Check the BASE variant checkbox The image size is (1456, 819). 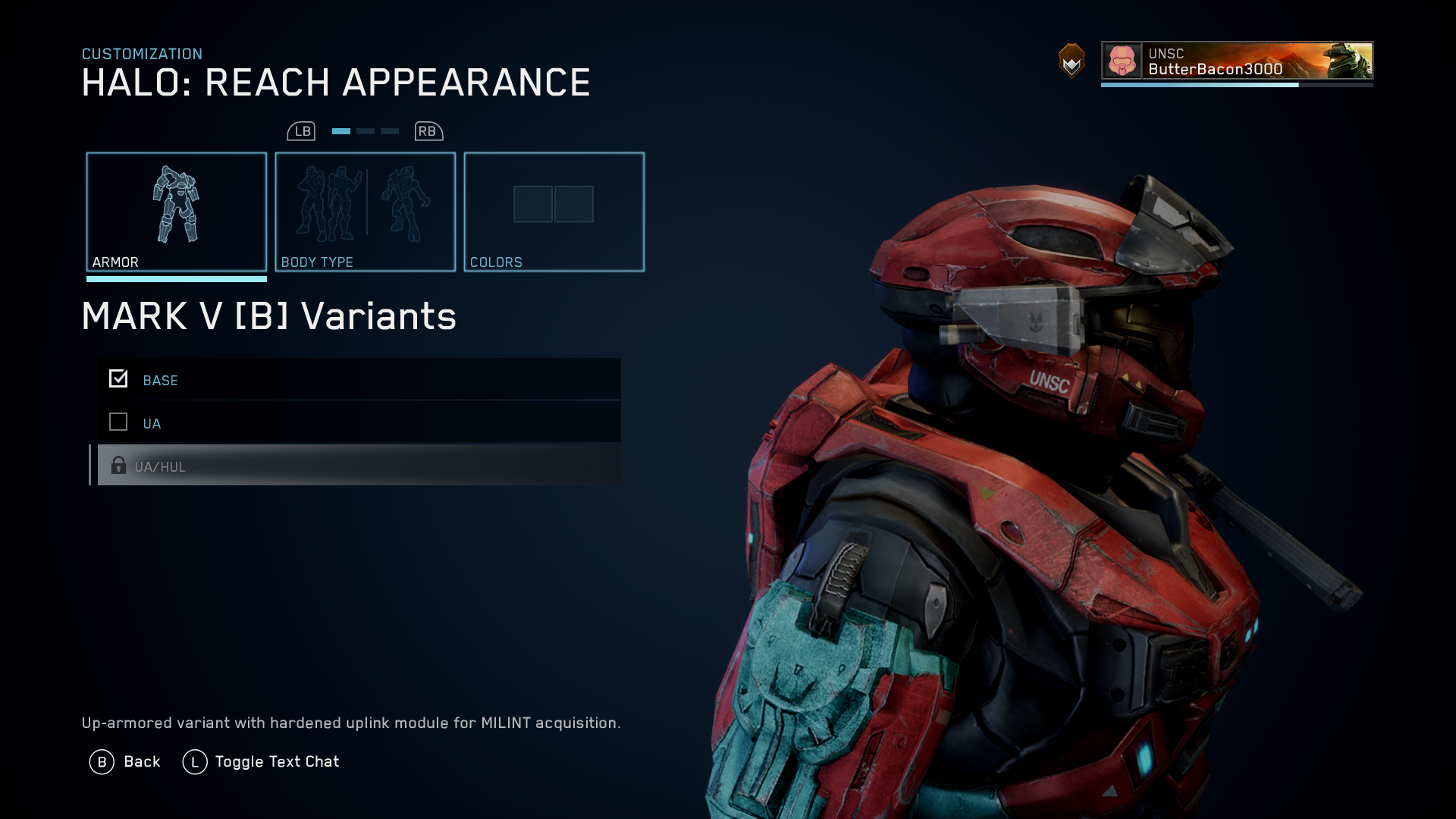(118, 378)
